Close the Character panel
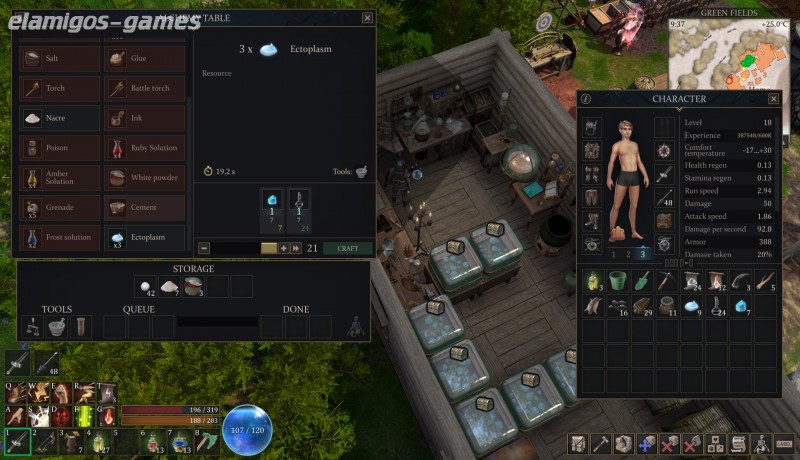 (773, 99)
